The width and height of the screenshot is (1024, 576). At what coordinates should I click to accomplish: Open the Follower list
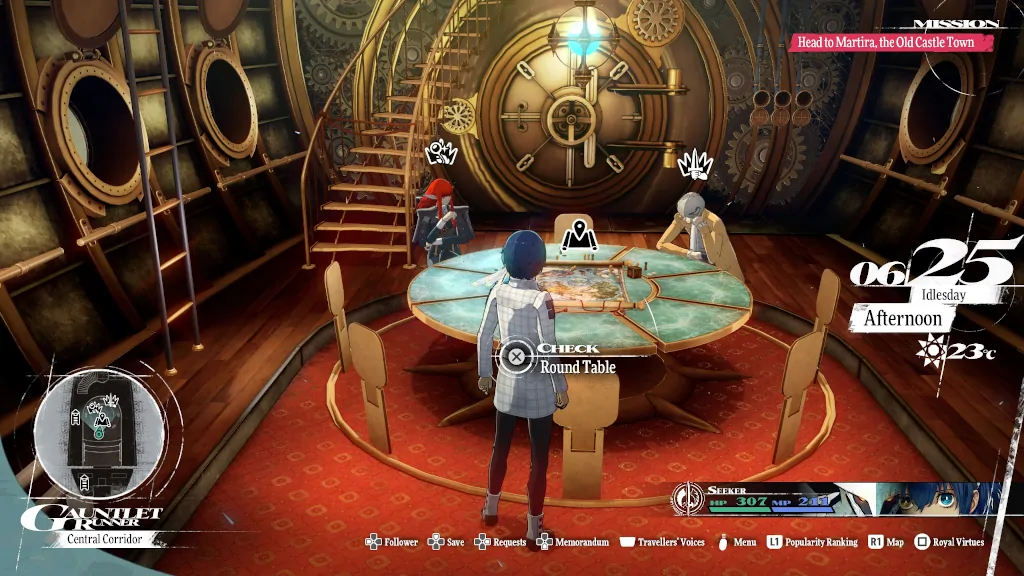(x=391, y=542)
